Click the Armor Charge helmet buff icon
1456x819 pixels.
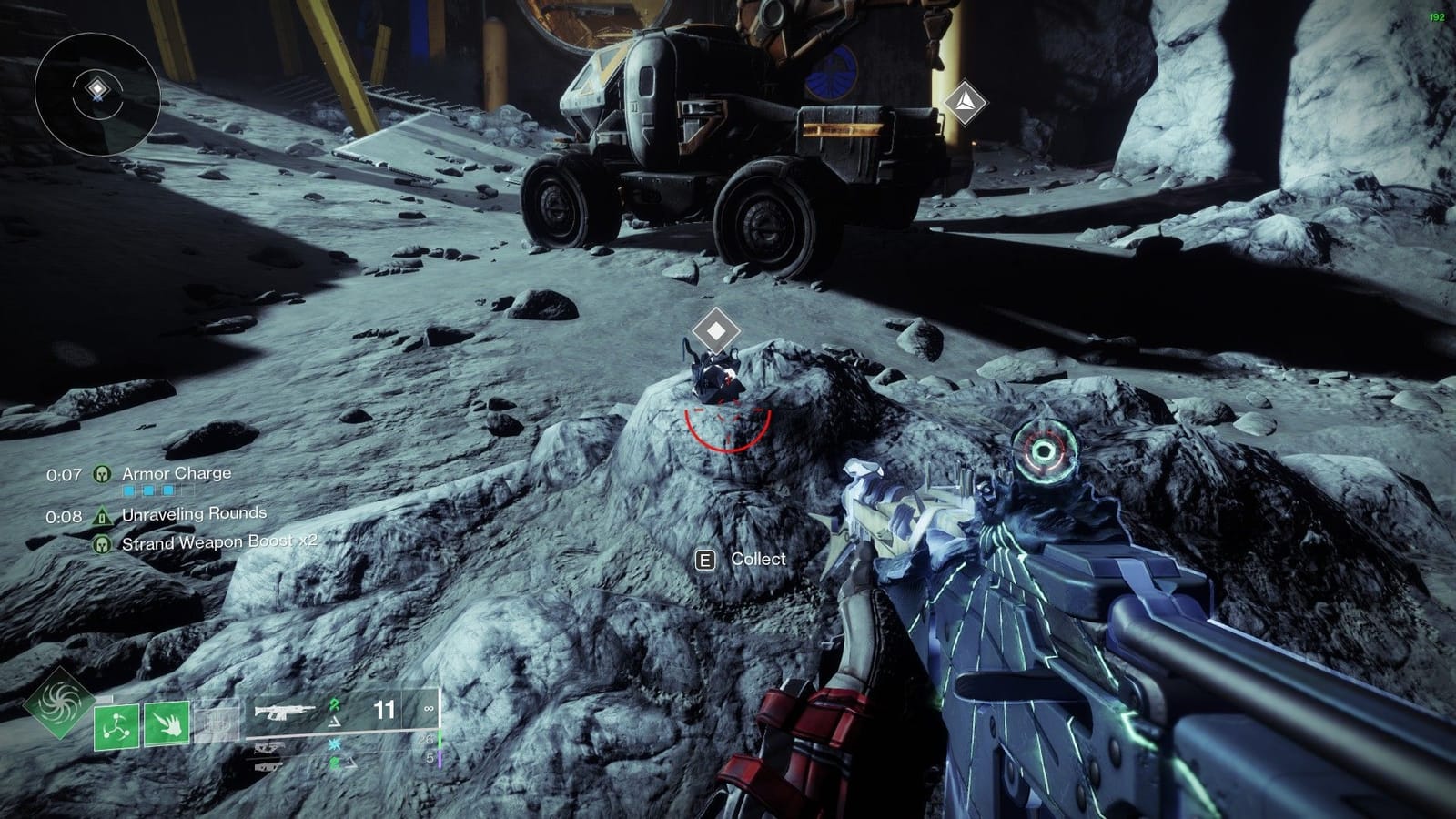[101, 475]
